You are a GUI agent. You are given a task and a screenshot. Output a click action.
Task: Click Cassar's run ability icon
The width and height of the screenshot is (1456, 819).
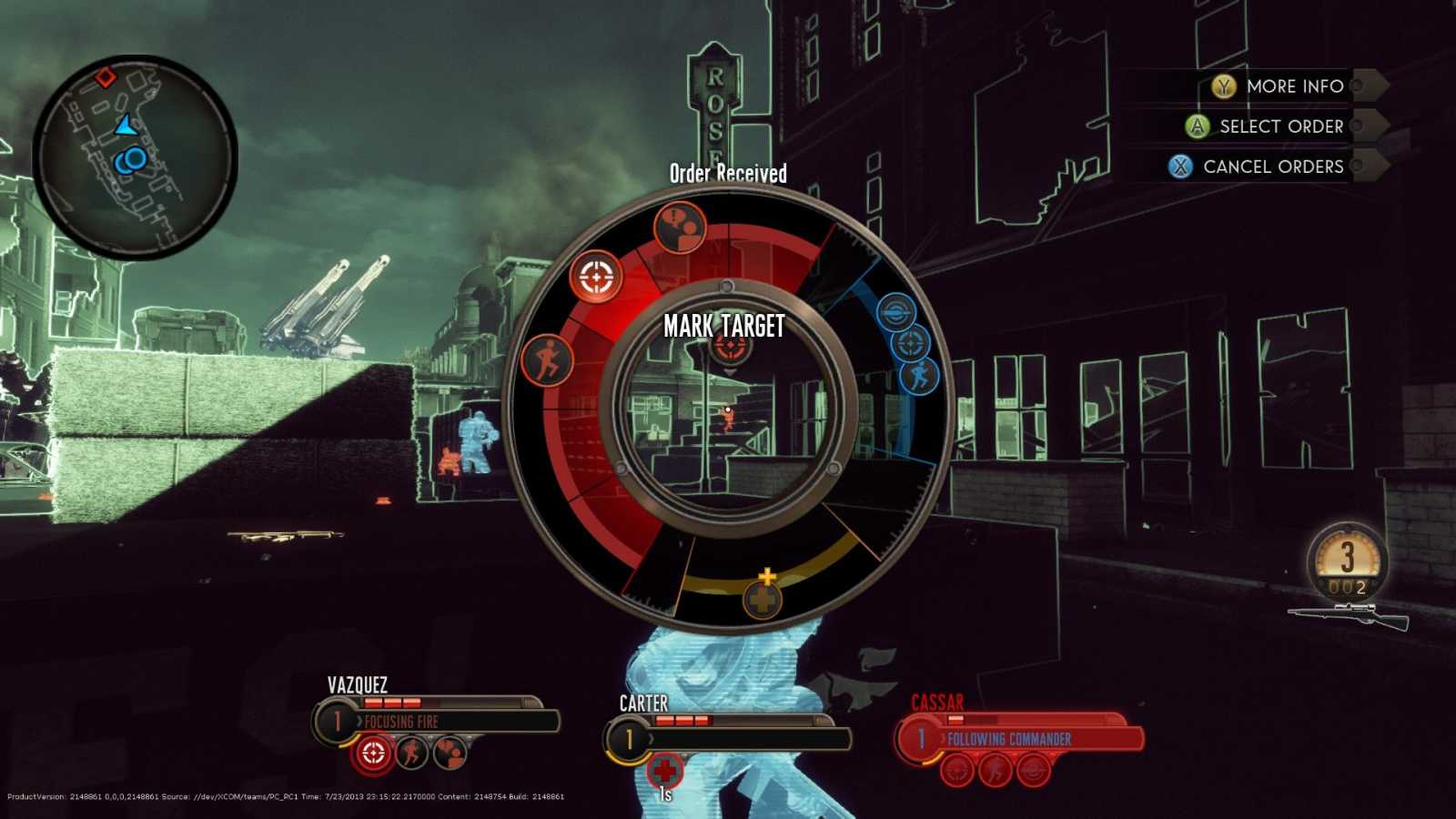tap(995, 769)
